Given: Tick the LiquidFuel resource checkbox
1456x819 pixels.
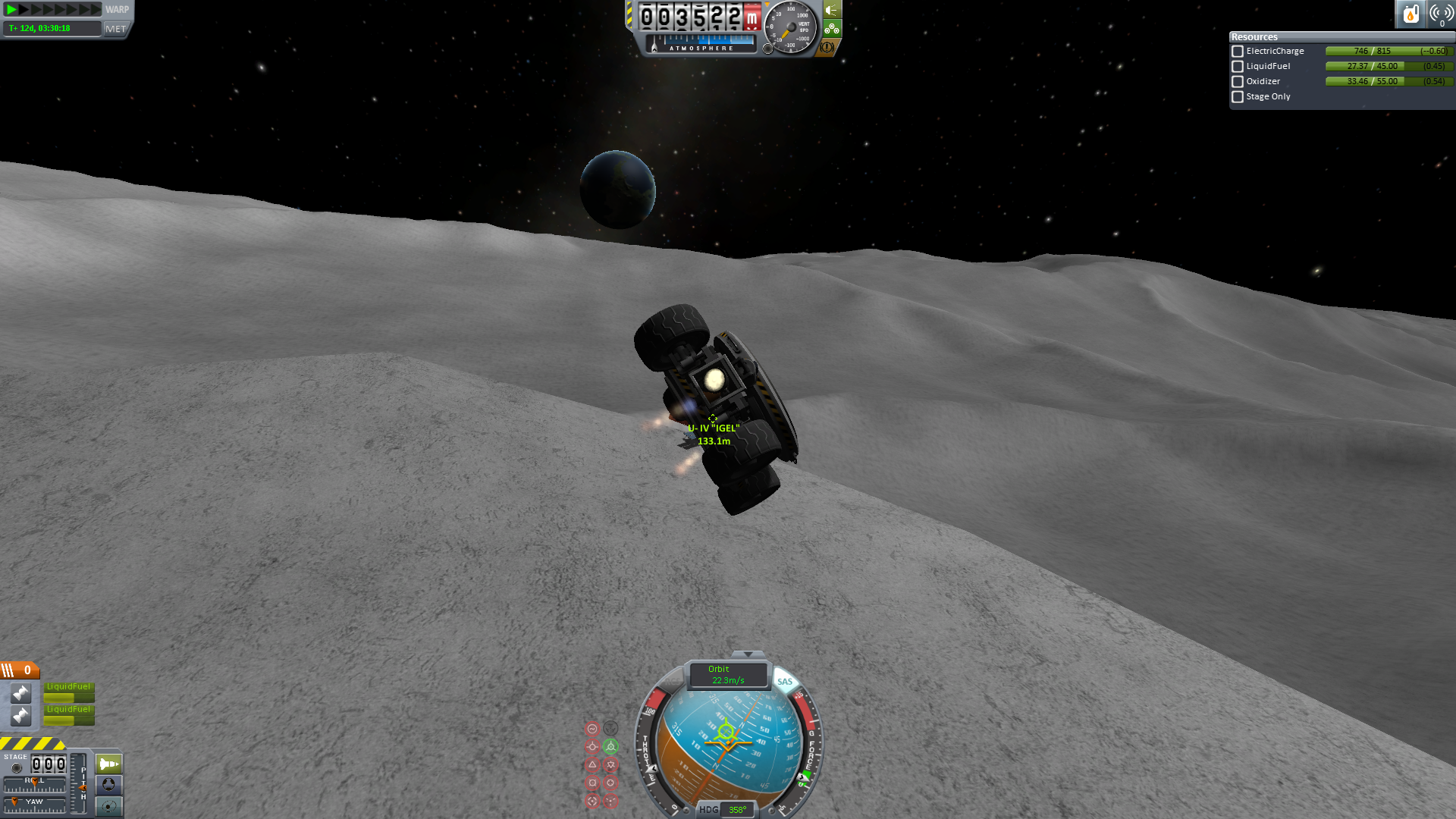Looking at the screenshot, I should [x=1238, y=67].
